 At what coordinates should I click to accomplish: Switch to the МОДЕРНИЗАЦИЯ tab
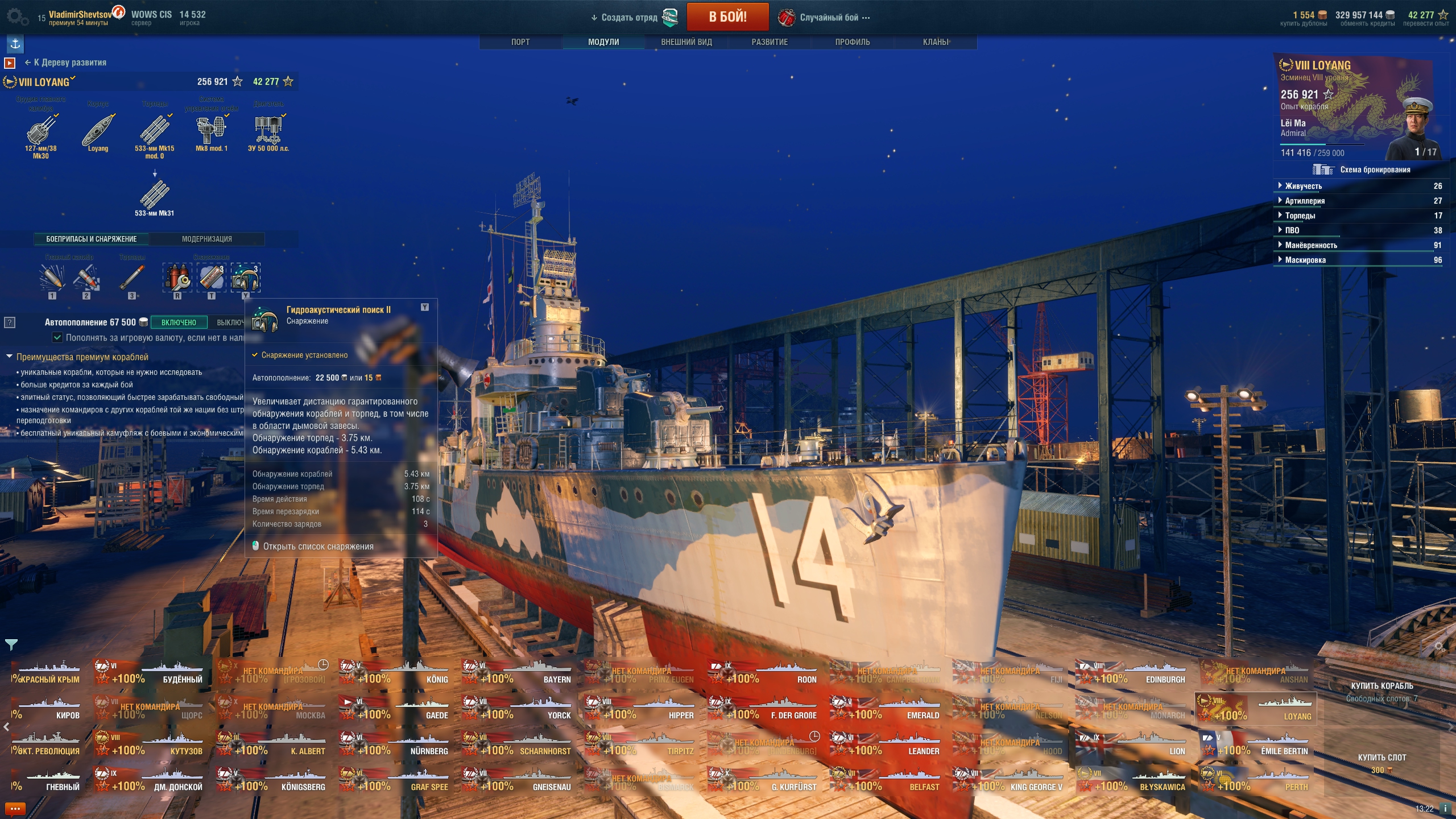(206, 239)
